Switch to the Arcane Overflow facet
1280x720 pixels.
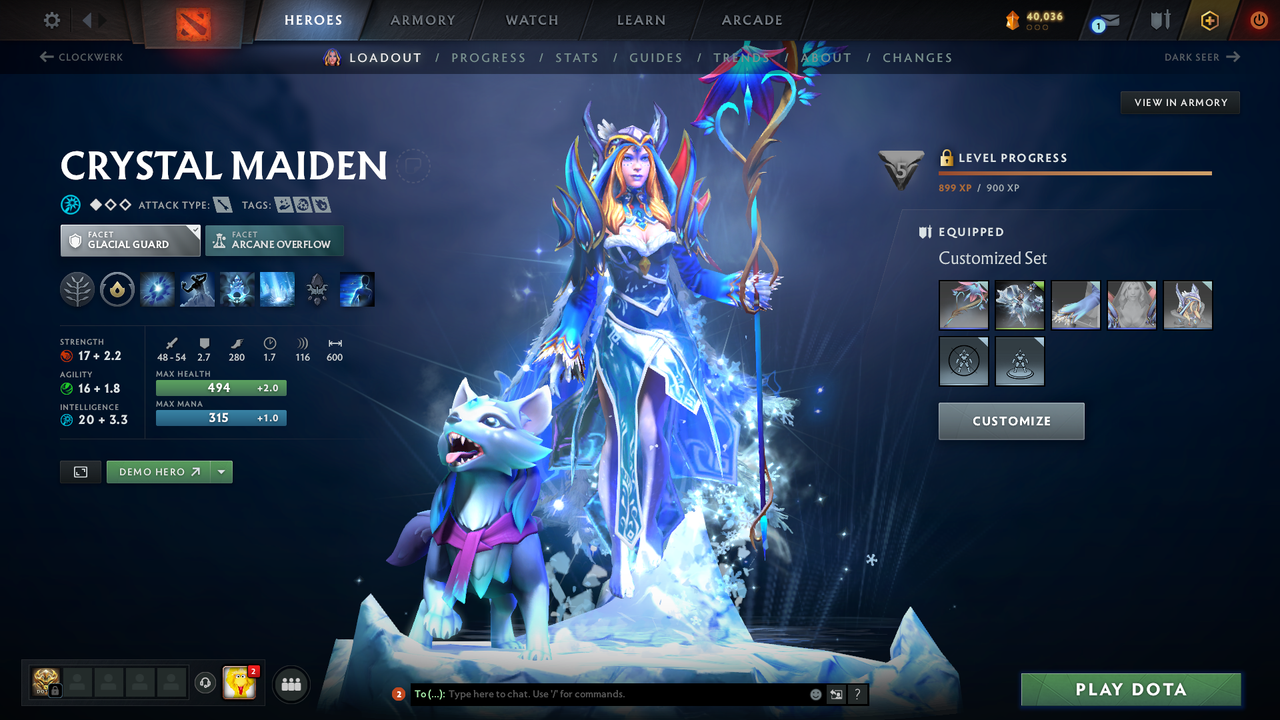point(274,240)
